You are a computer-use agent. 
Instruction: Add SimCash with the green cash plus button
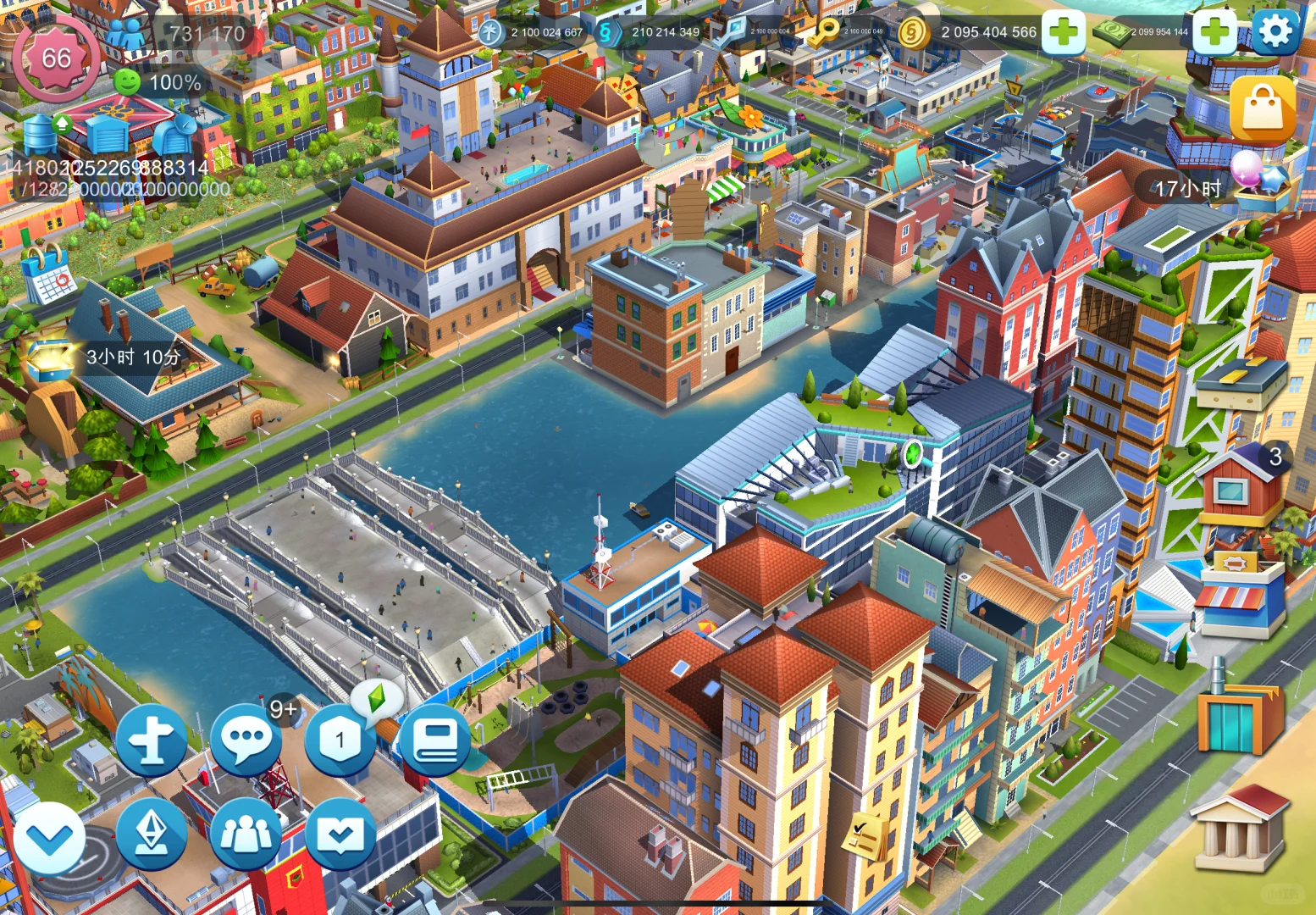(x=1214, y=32)
